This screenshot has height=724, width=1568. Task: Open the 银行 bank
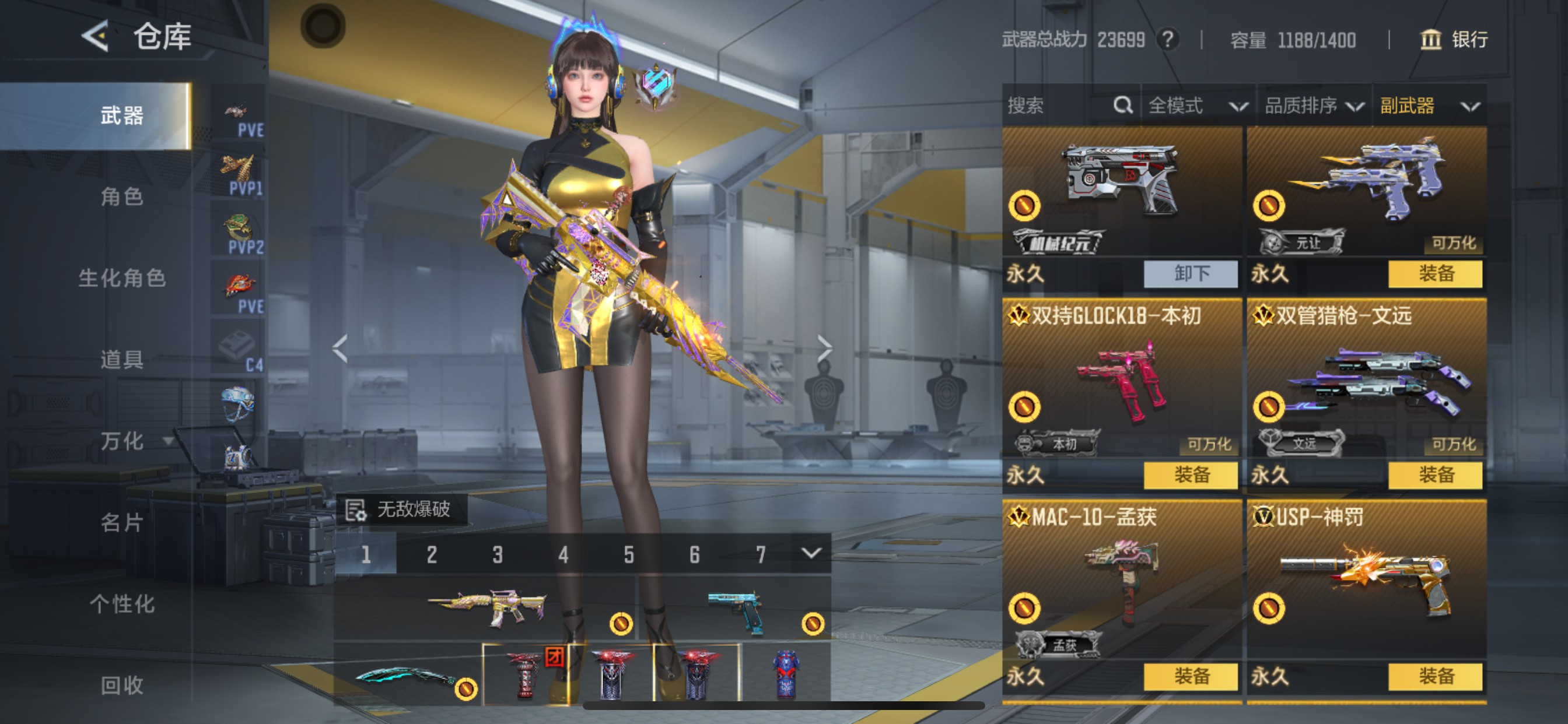[x=1454, y=40]
